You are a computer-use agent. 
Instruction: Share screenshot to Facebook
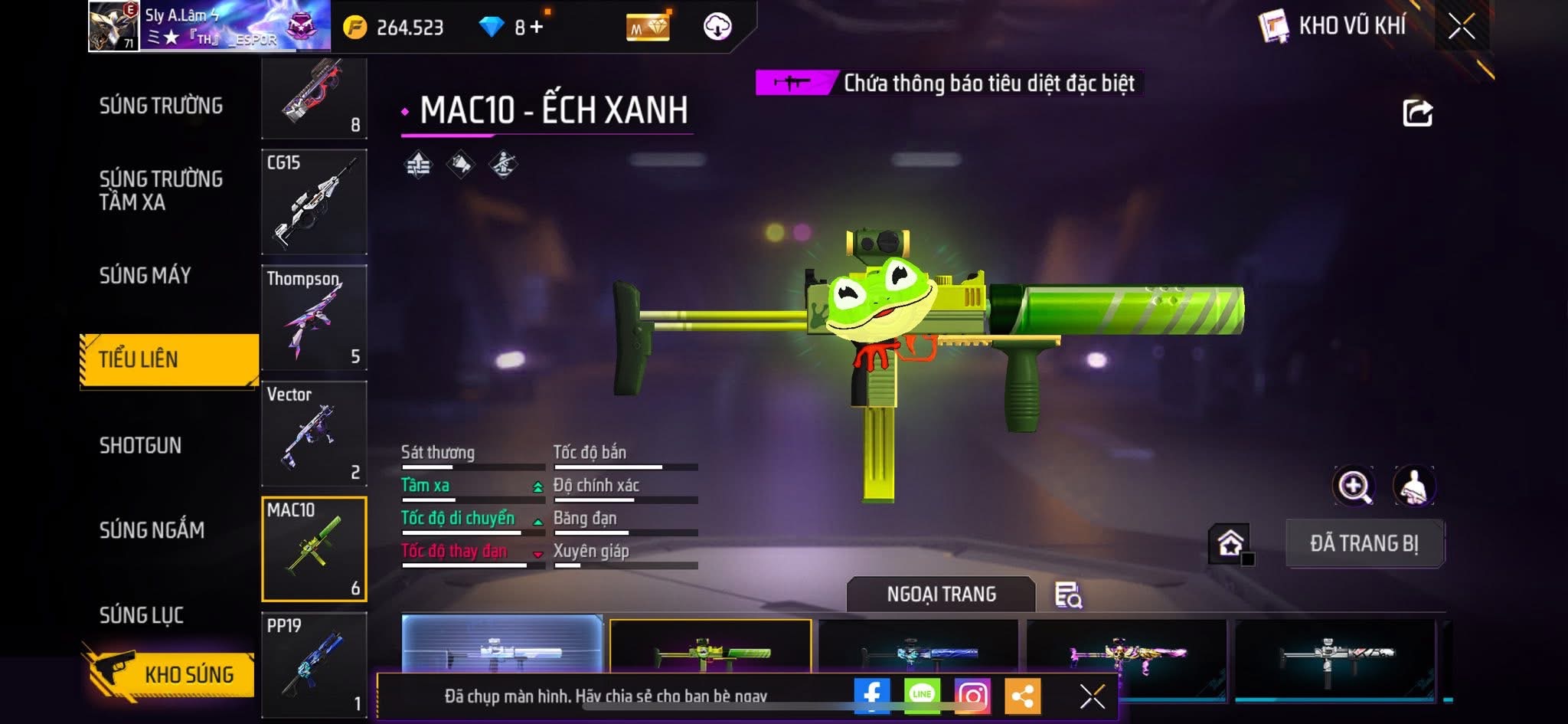872,696
